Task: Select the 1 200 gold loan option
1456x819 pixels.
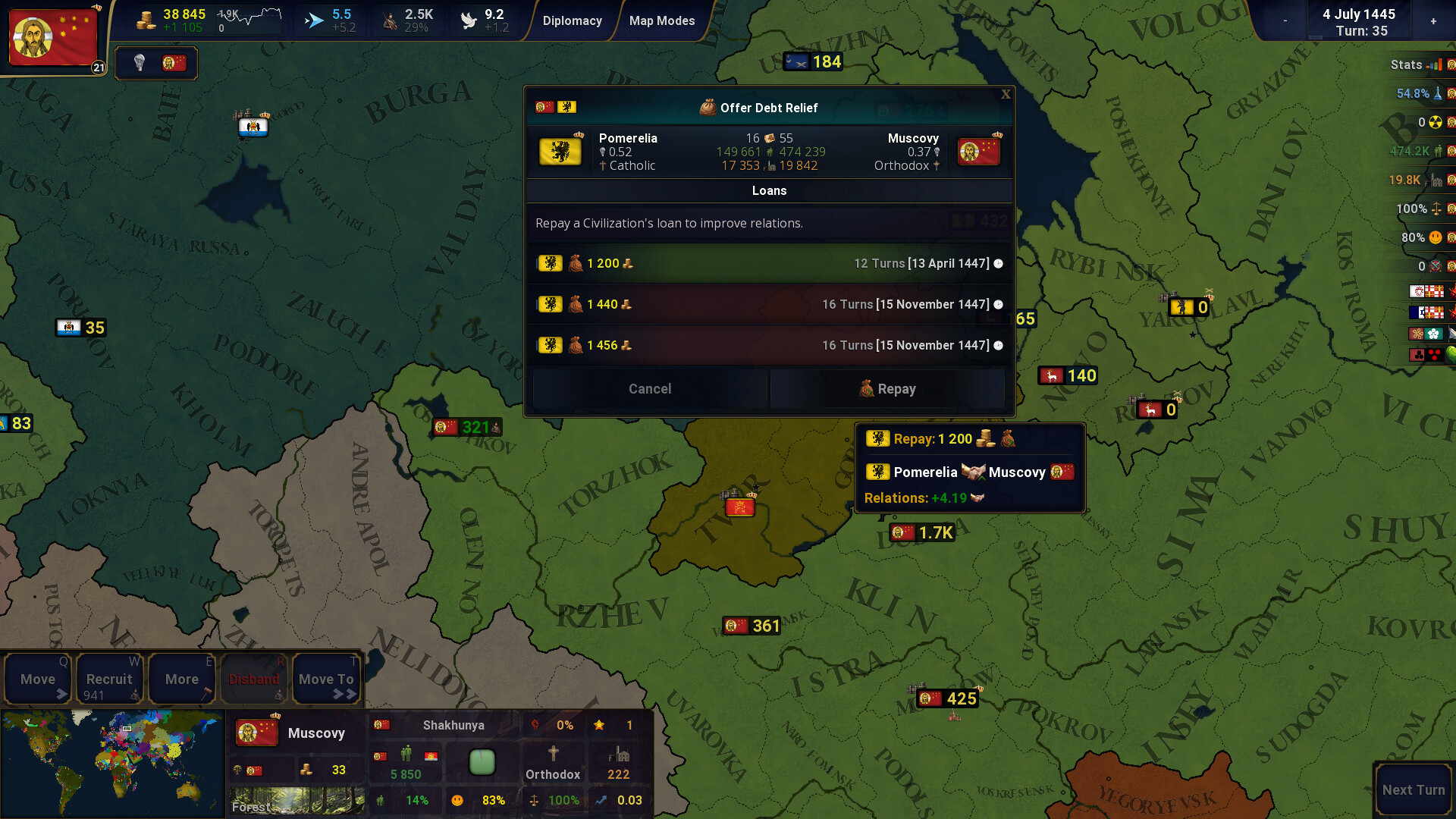Action: [x=769, y=263]
